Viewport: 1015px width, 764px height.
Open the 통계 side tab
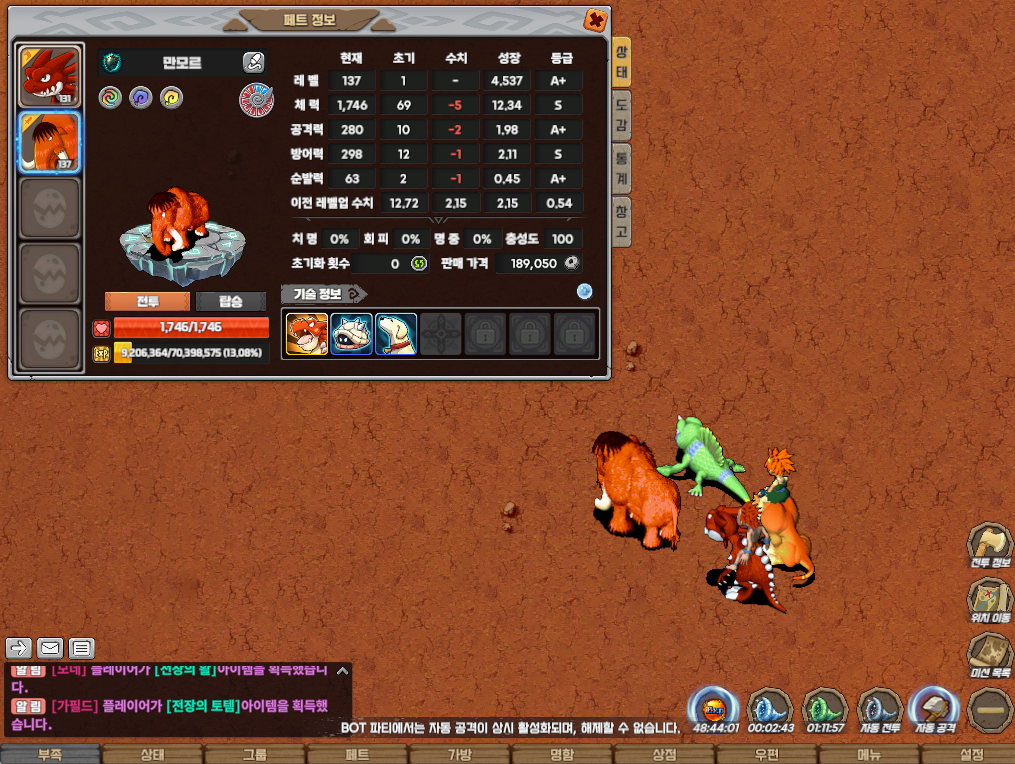622,166
